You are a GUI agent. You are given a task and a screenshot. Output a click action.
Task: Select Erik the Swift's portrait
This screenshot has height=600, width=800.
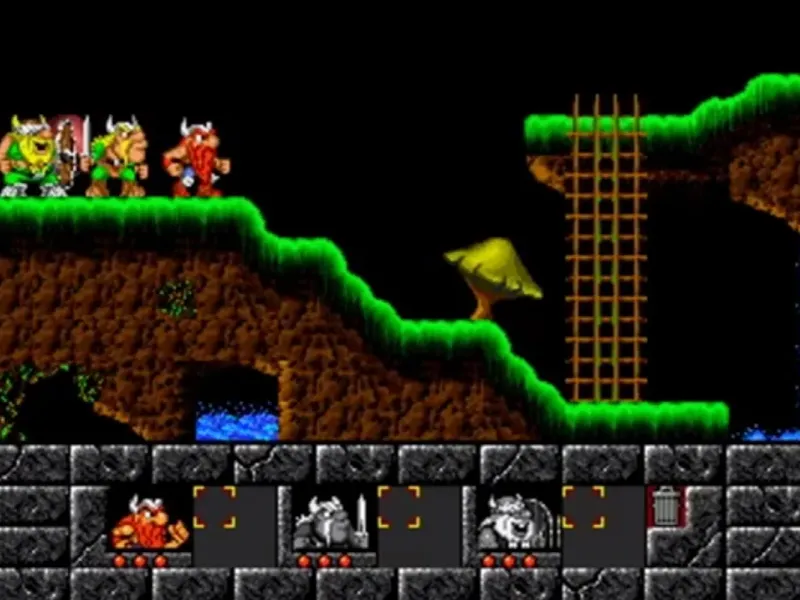click(148, 521)
